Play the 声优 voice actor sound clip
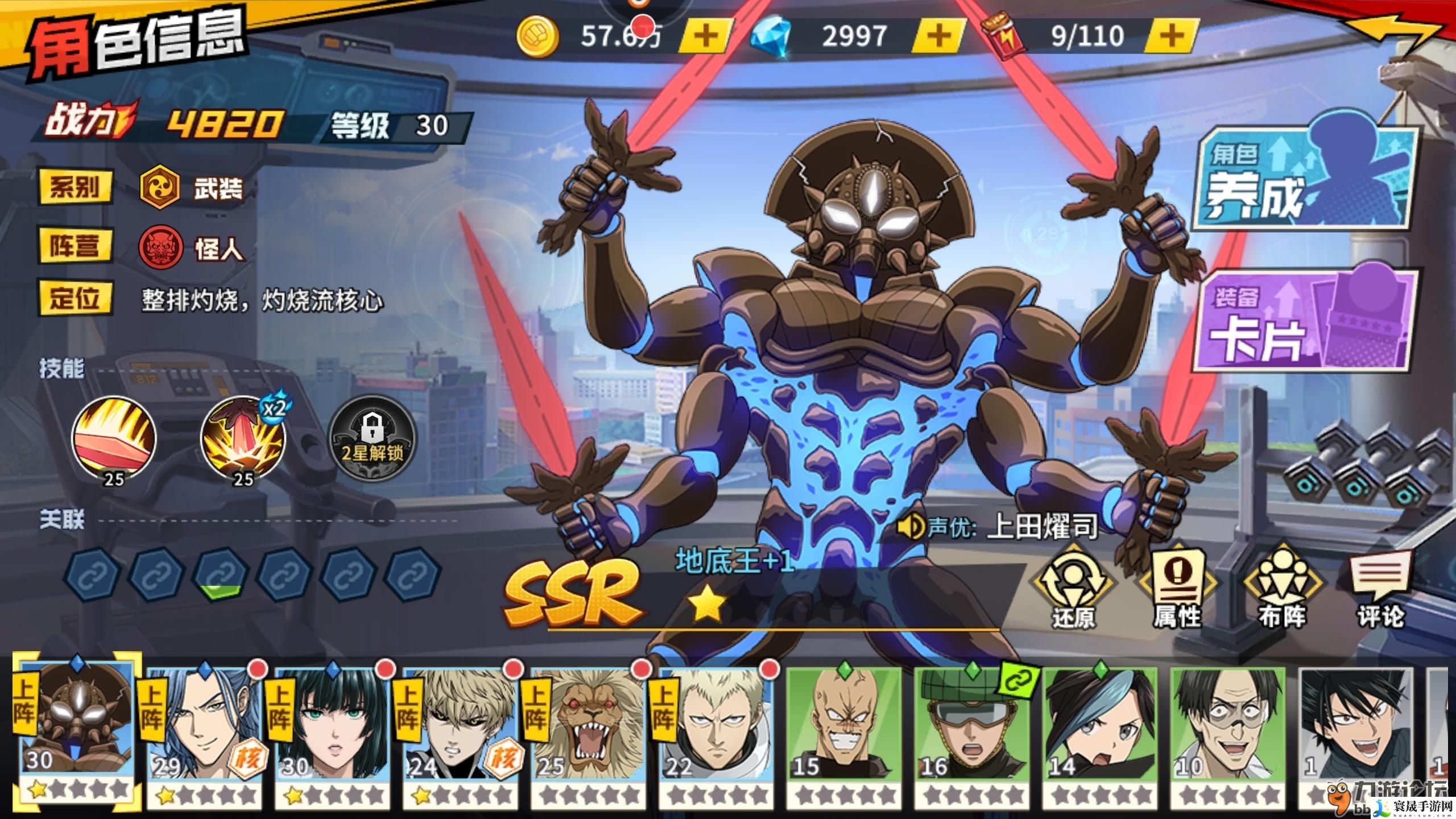1456x819 pixels. 909,527
